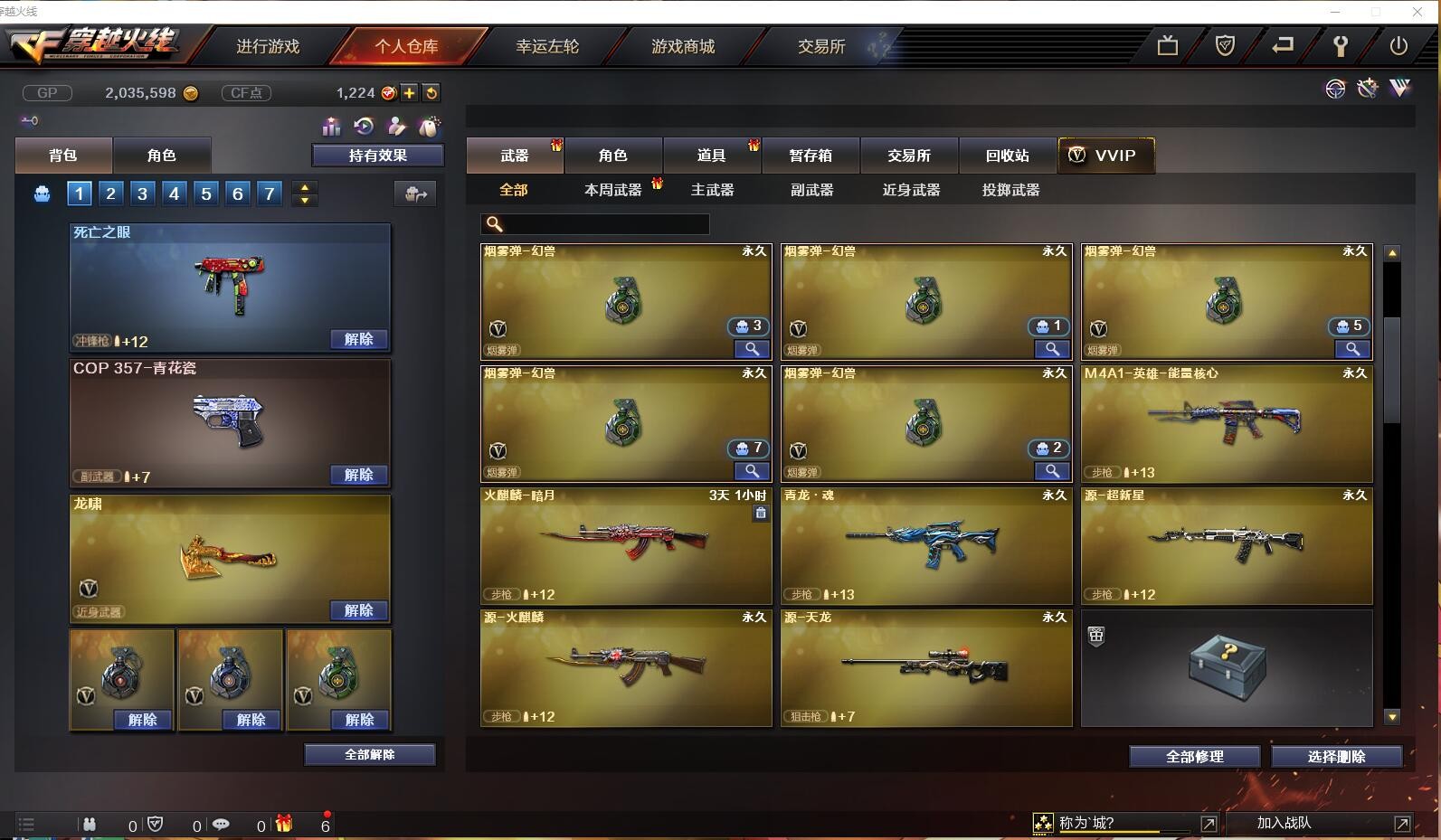Click the refresh currency icon beside the plus

431,91
